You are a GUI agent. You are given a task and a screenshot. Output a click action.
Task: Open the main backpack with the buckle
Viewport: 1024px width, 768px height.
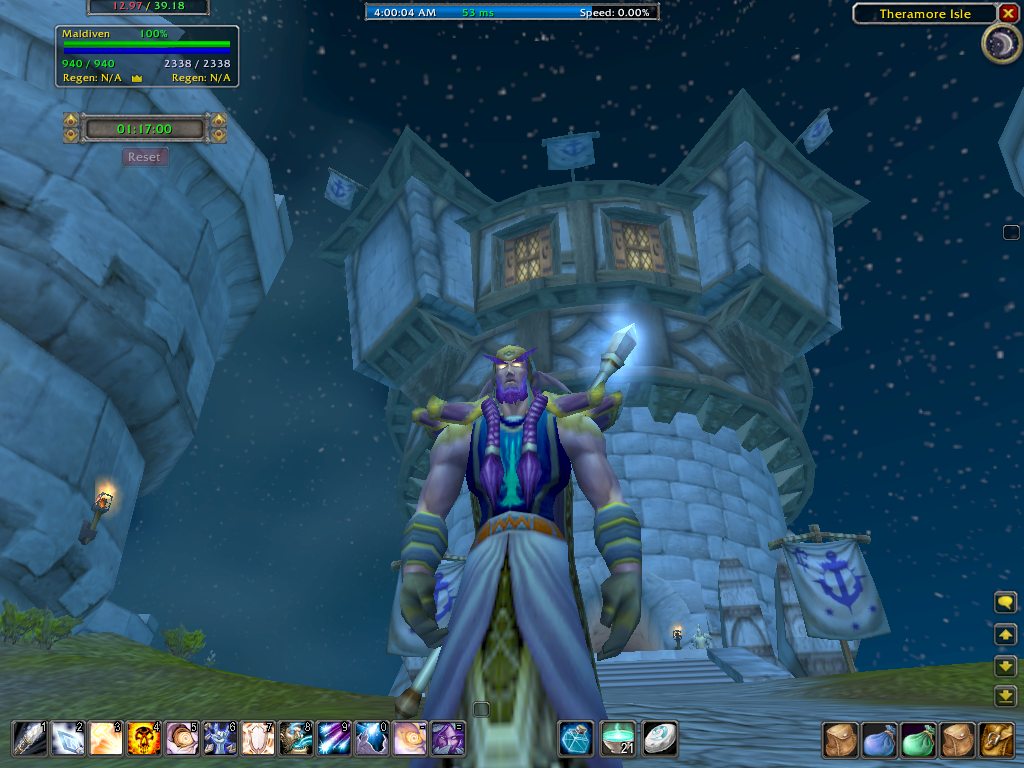(x=996, y=740)
